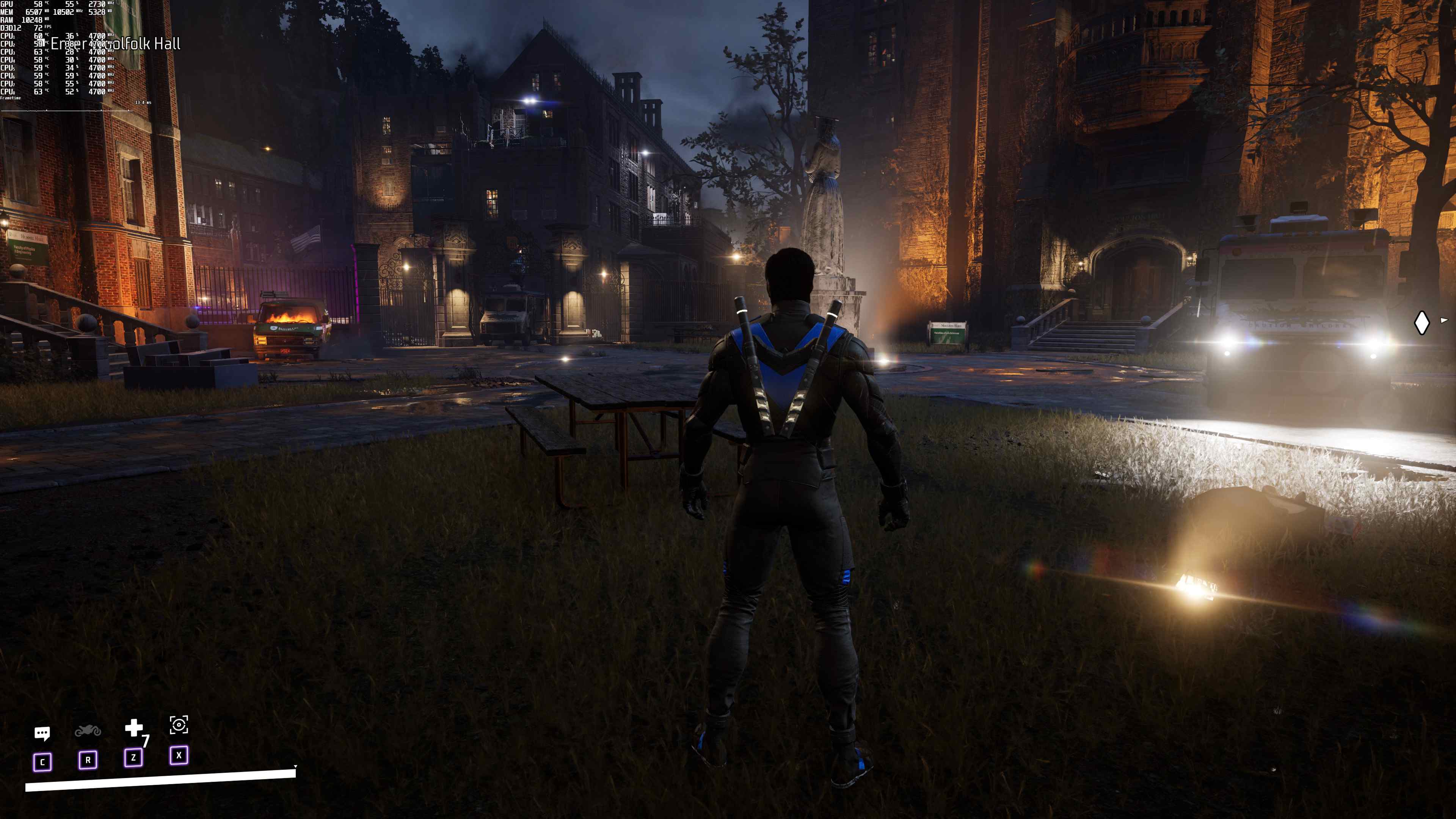Open the speech bubble emote icon

coord(42,734)
